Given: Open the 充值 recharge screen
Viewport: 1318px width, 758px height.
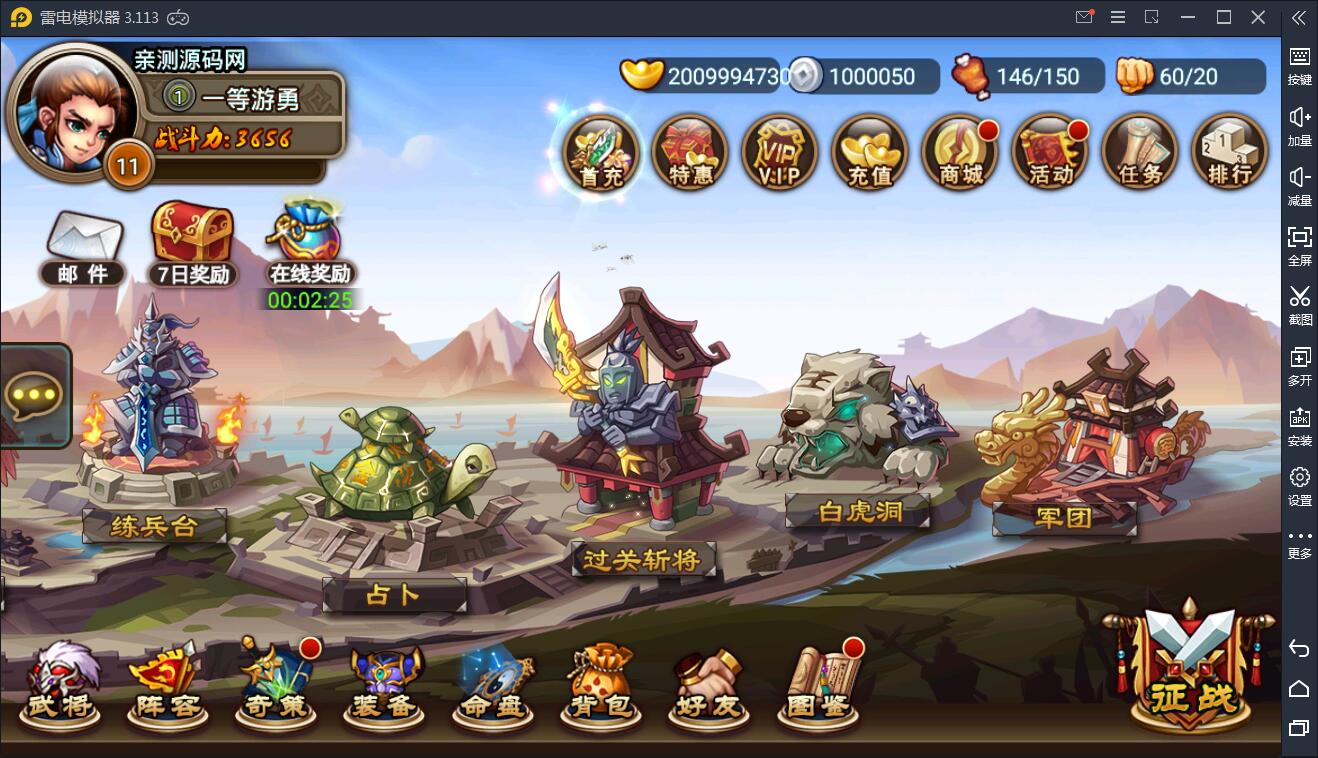Looking at the screenshot, I should (869, 153).
